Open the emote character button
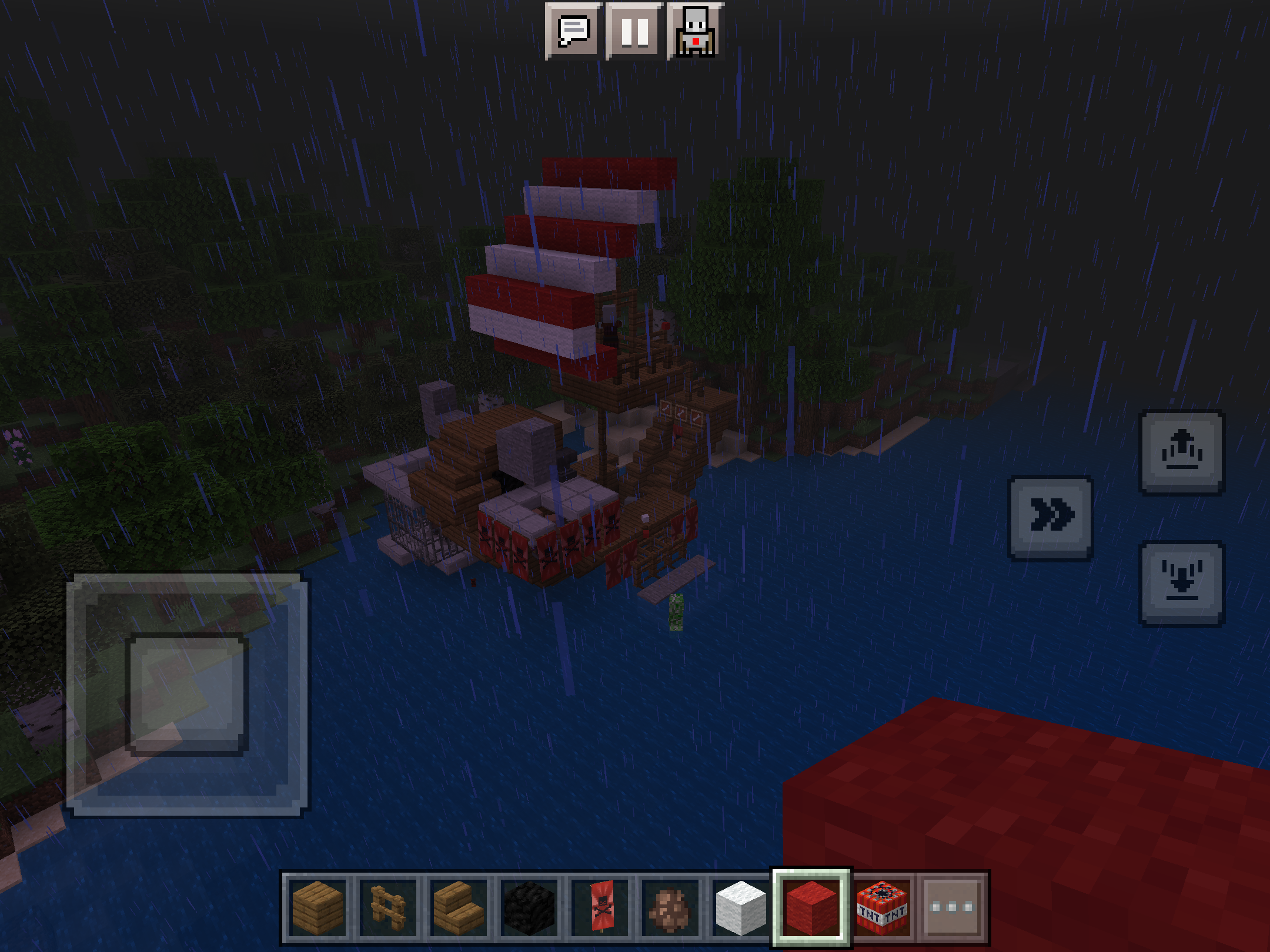Viewport: 1270px width, 952px height. coord(696,31)
